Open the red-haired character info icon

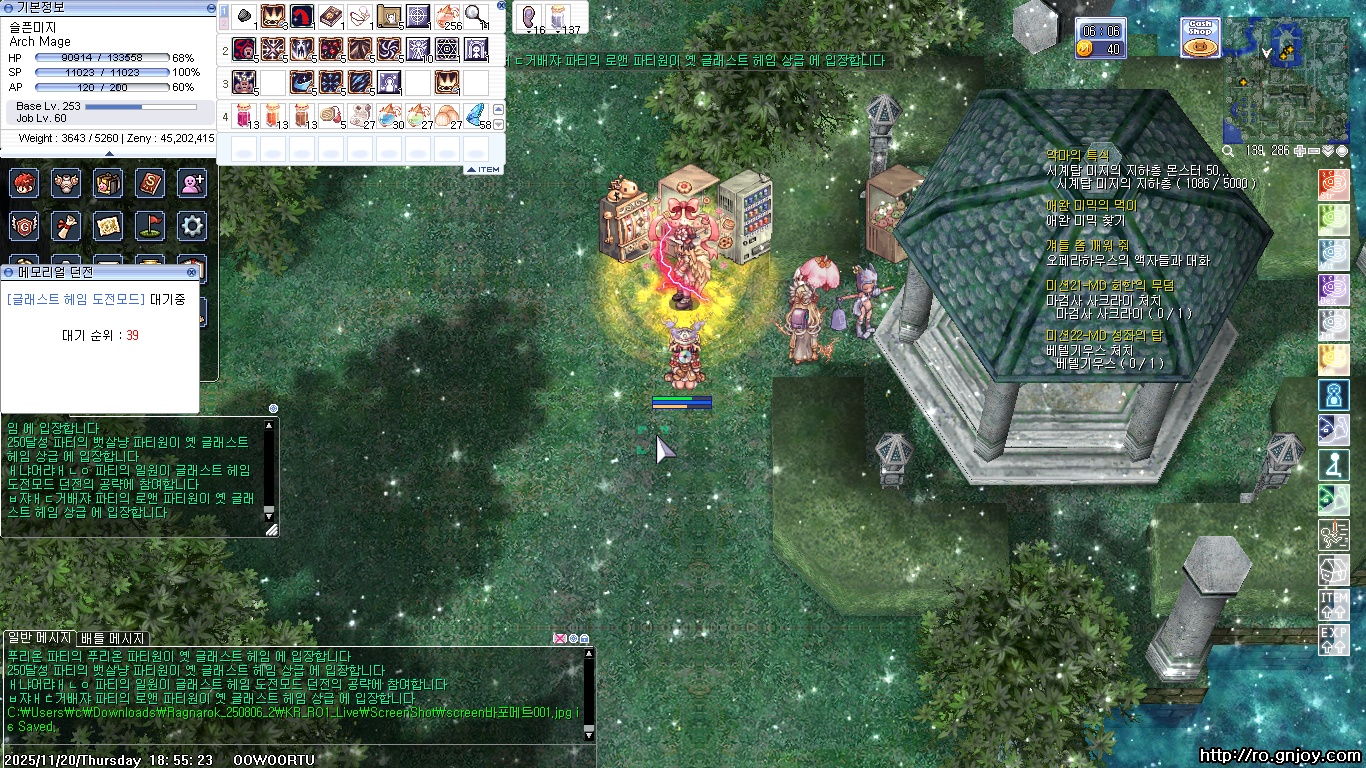25,183
